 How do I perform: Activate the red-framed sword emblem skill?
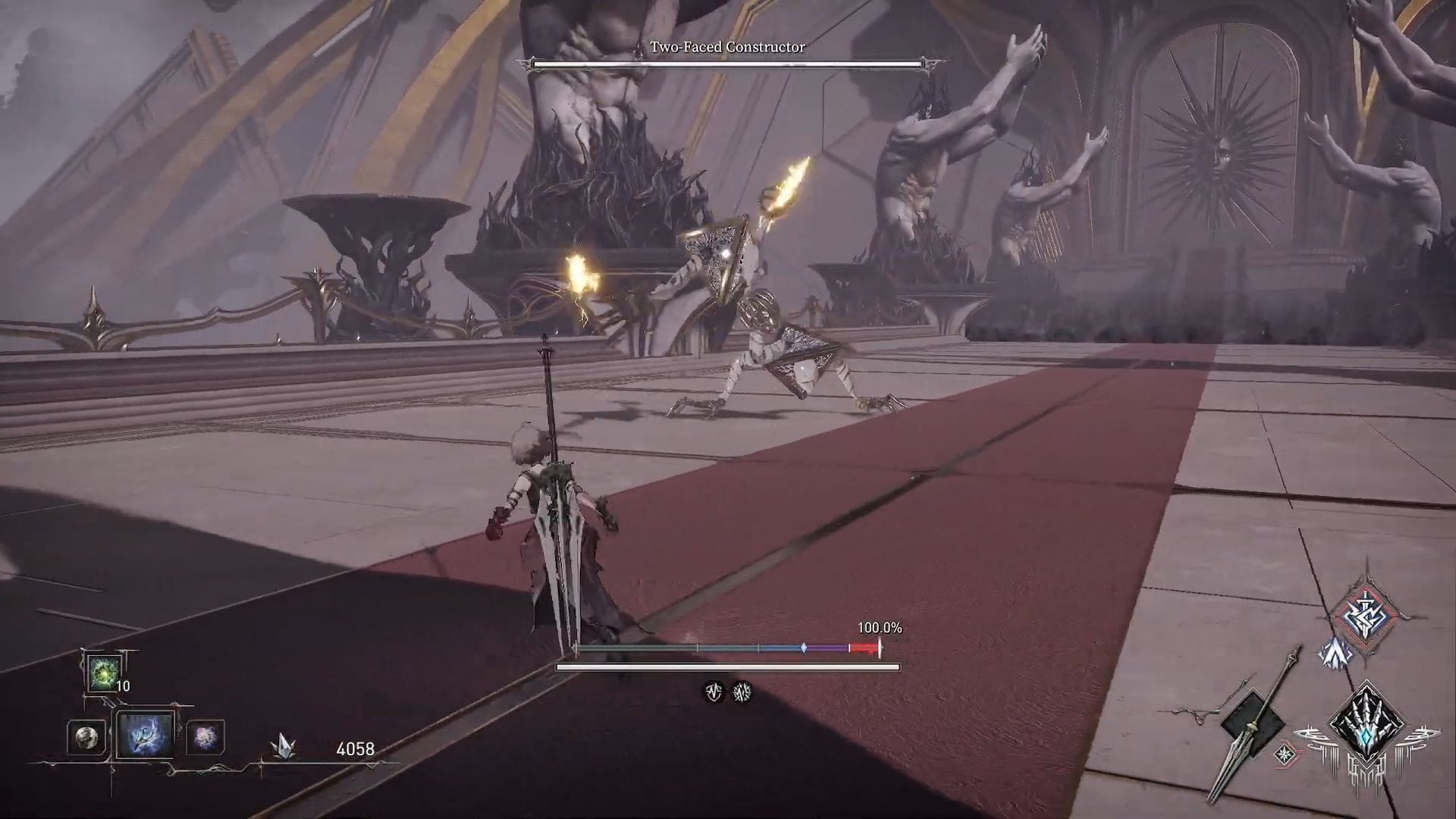click(x=1365, y=613)
